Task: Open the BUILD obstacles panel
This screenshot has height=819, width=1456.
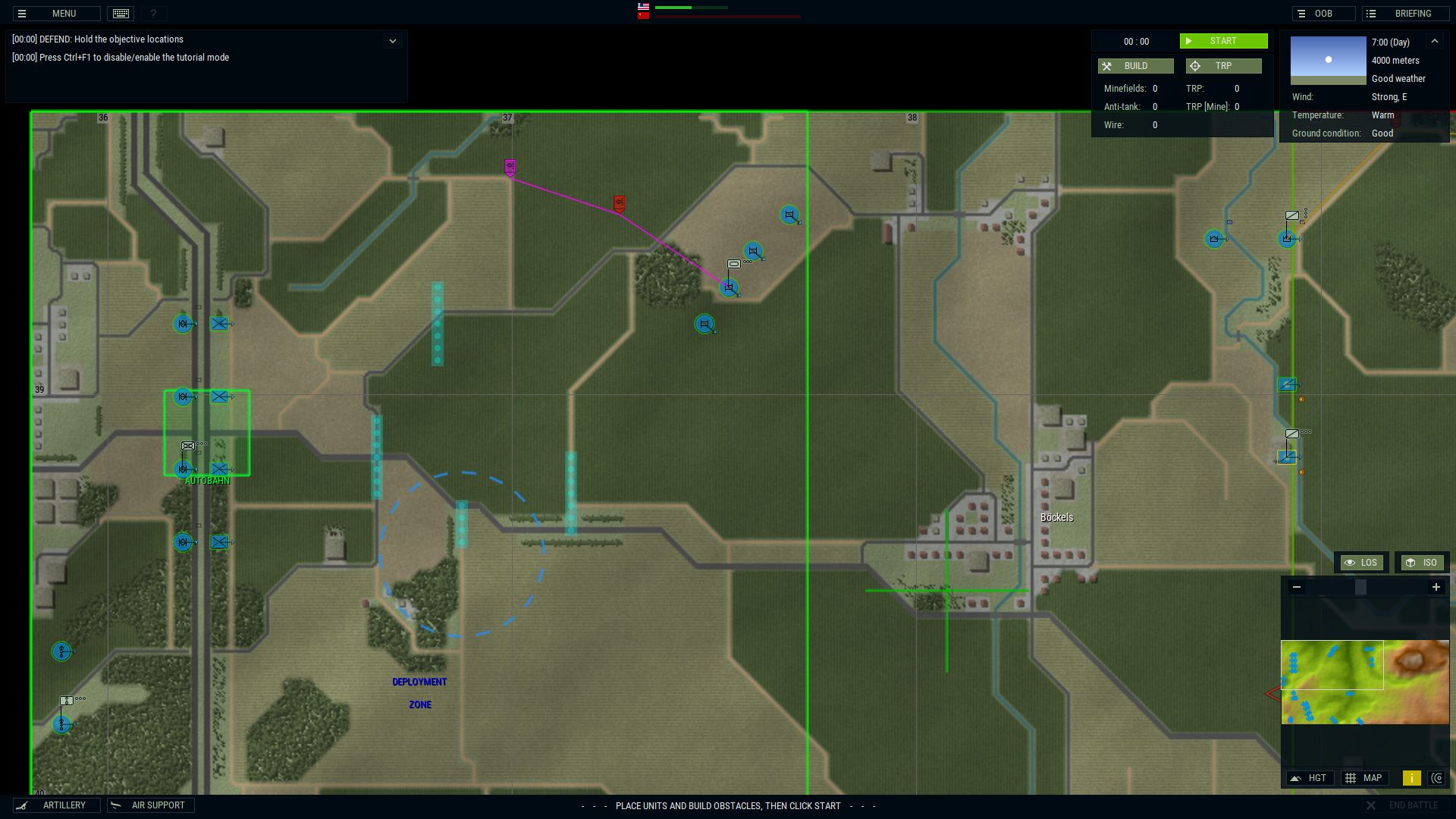Action: [1135, 66]
